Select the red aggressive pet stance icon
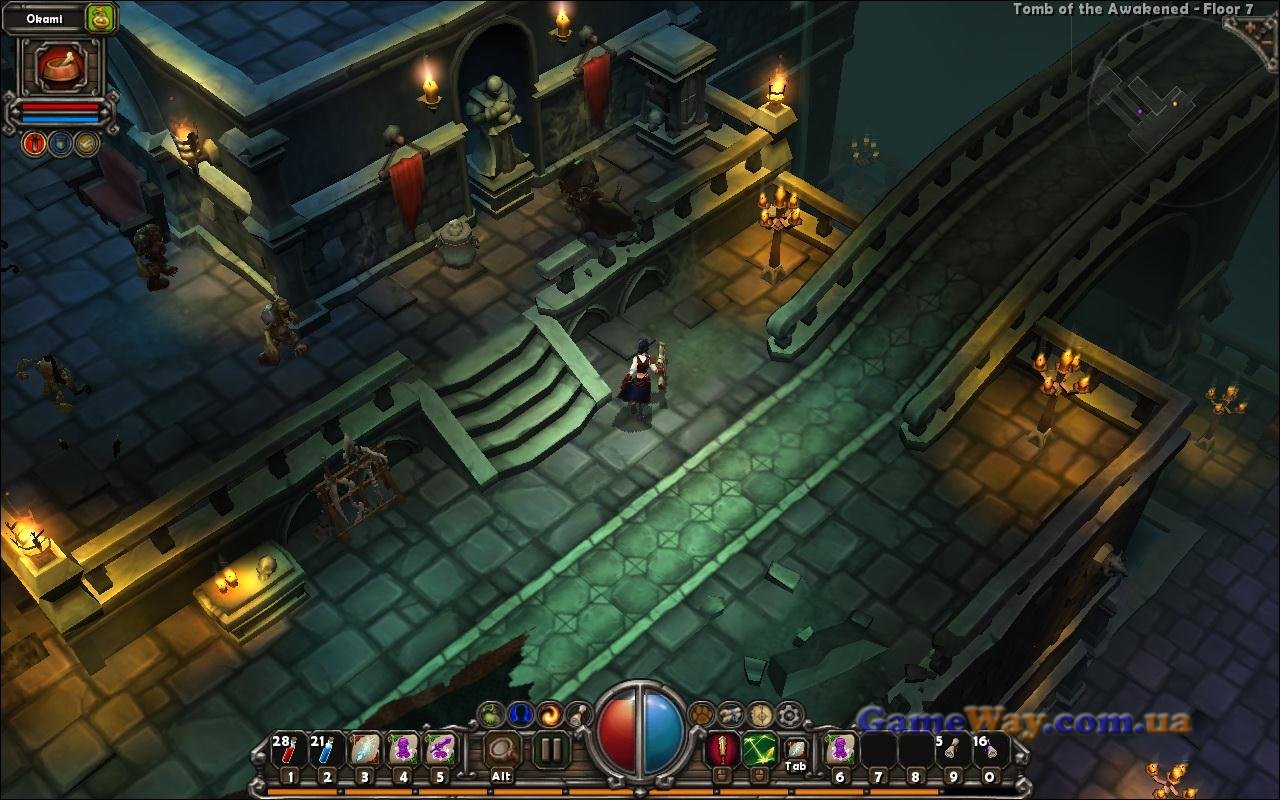This screenshot has height=800, width=1280. [35, 144]
